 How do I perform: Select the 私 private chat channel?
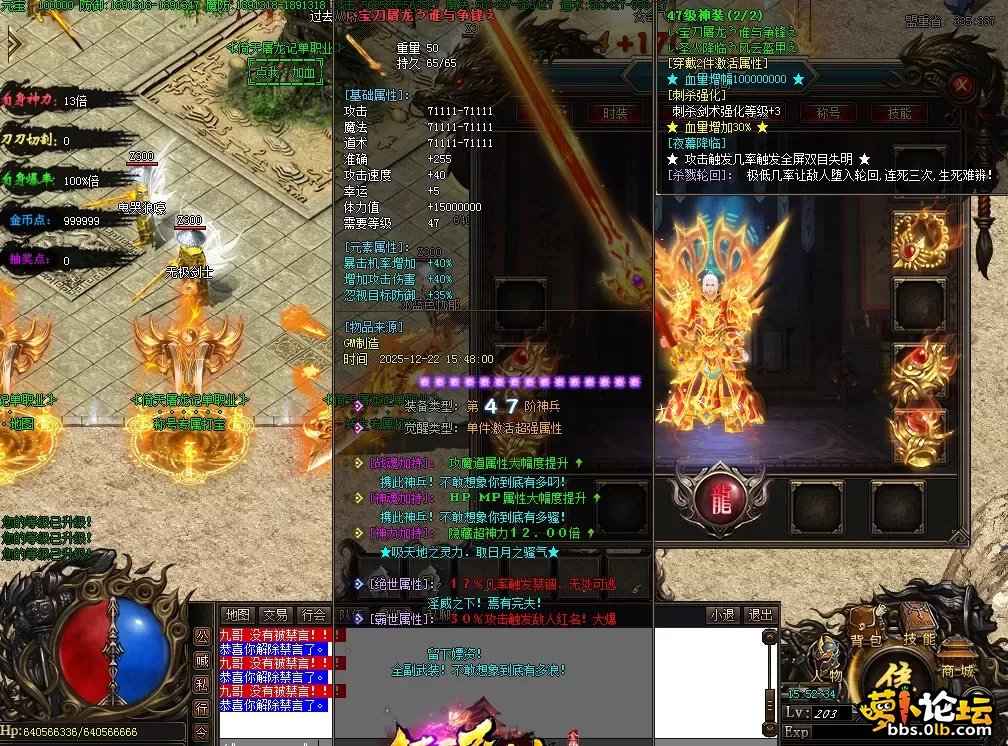[202, 684]
